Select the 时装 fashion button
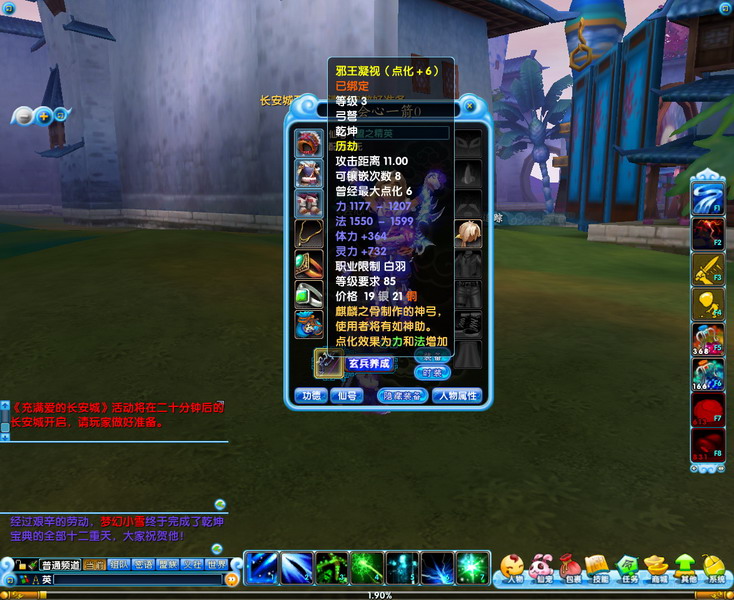 (433, 372)
